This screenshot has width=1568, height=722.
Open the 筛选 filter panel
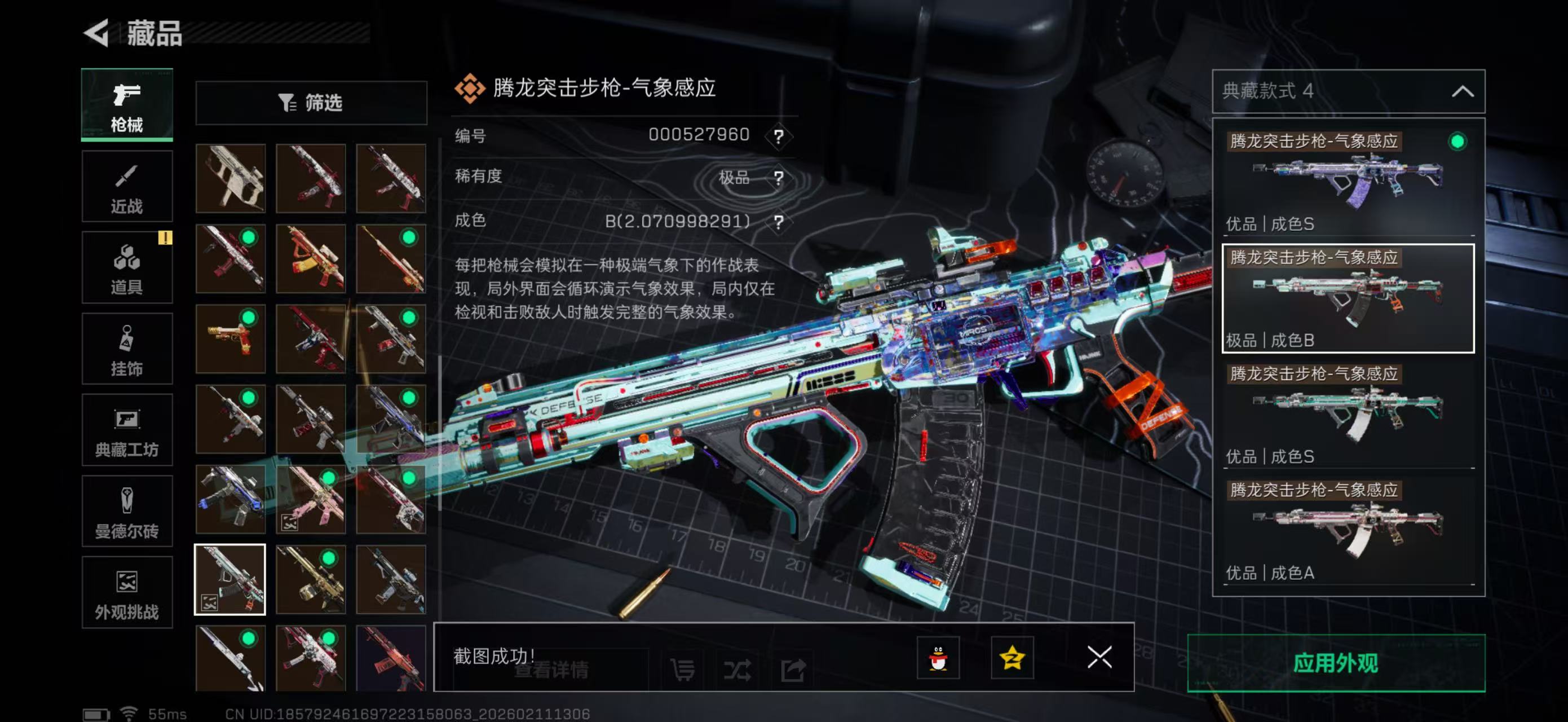coord(311,103)
